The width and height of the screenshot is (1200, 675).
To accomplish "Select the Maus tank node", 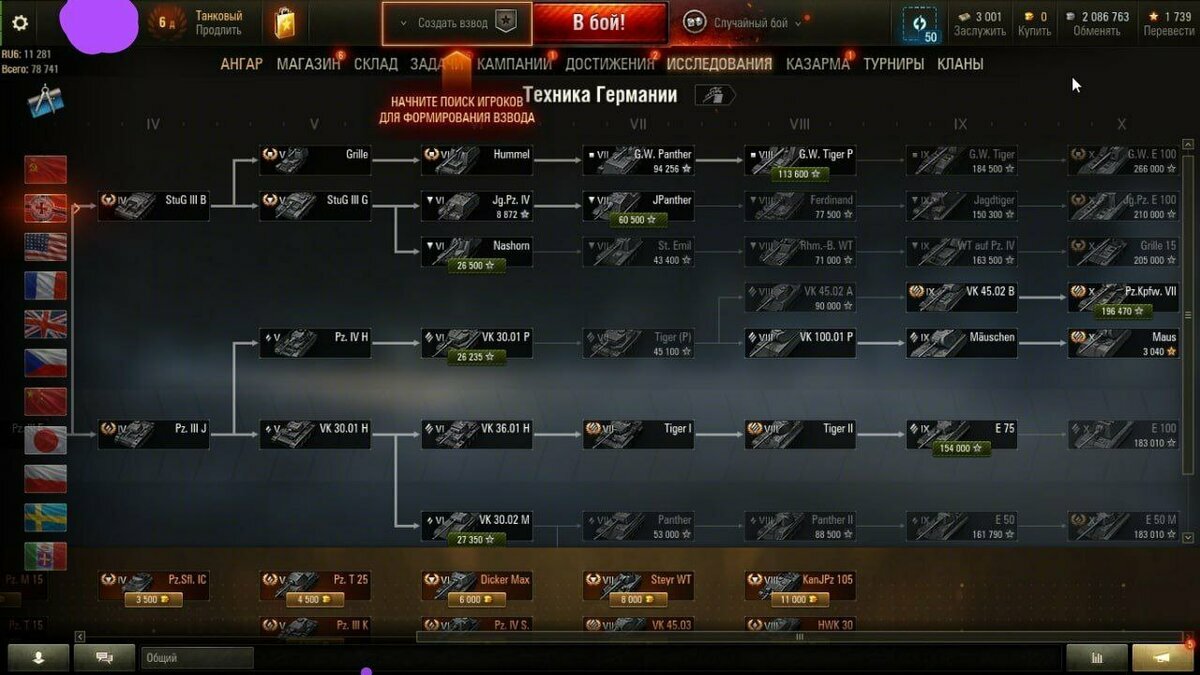I will coord(1123,343).
